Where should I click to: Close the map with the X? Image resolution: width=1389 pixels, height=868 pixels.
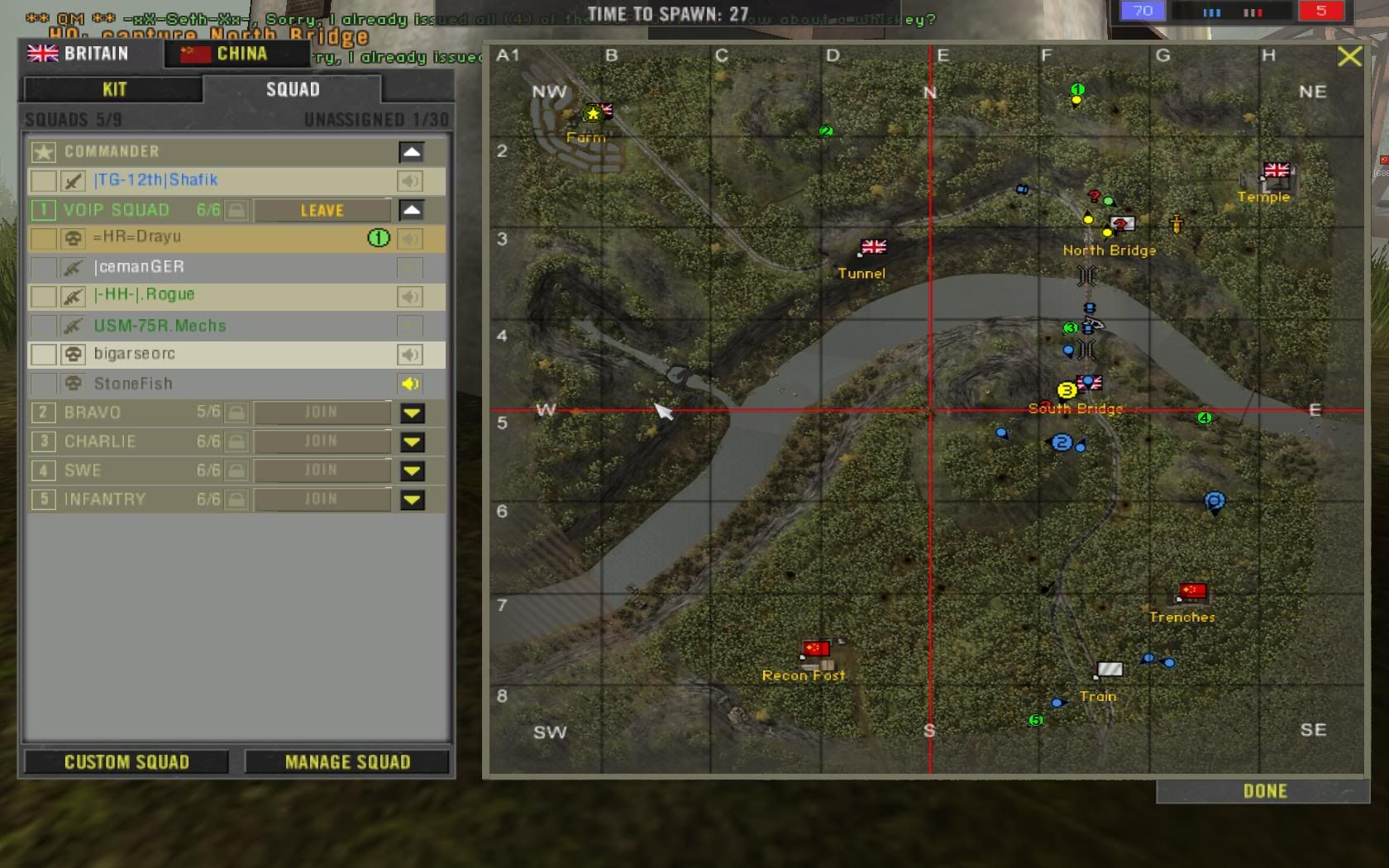point(1349,56)
